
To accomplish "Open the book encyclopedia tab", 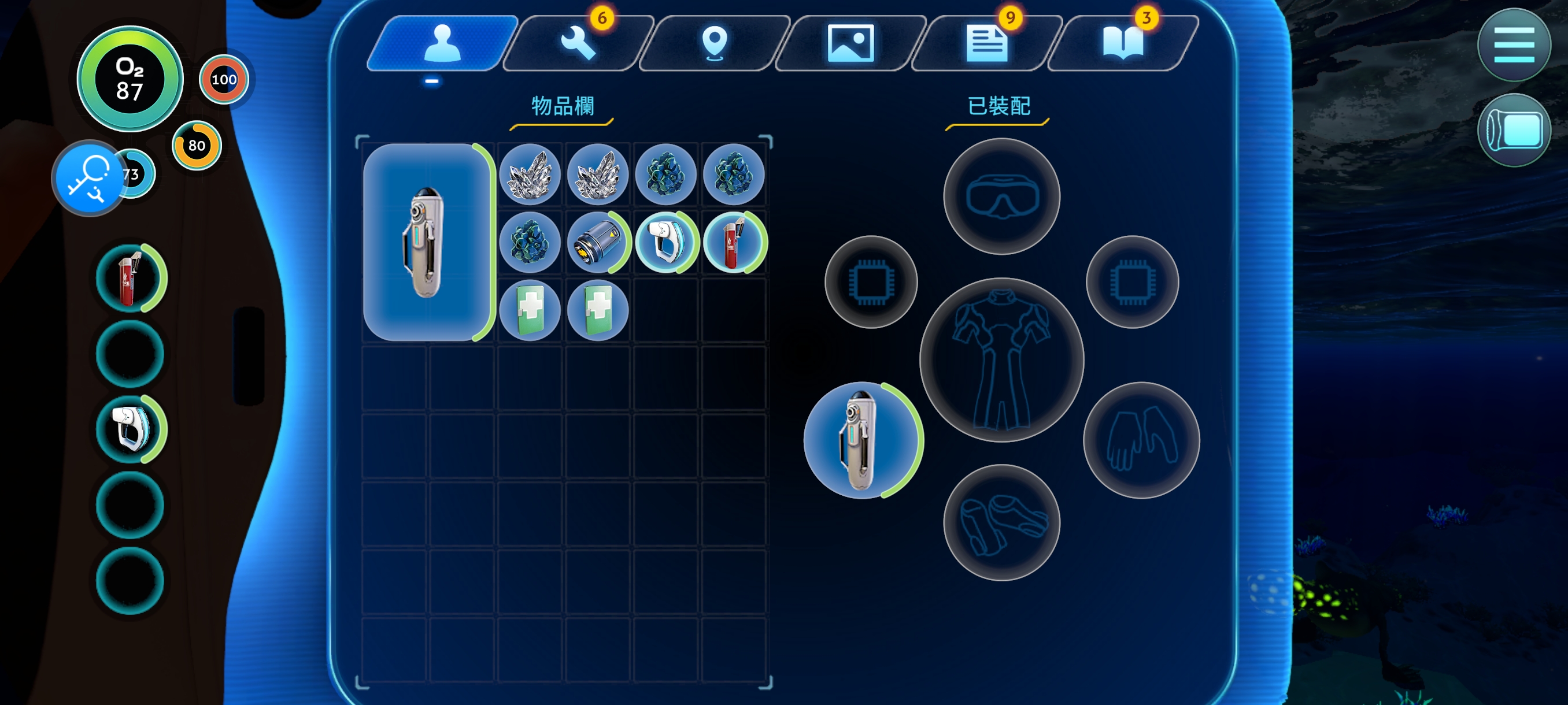I will tap(1122, 43).
